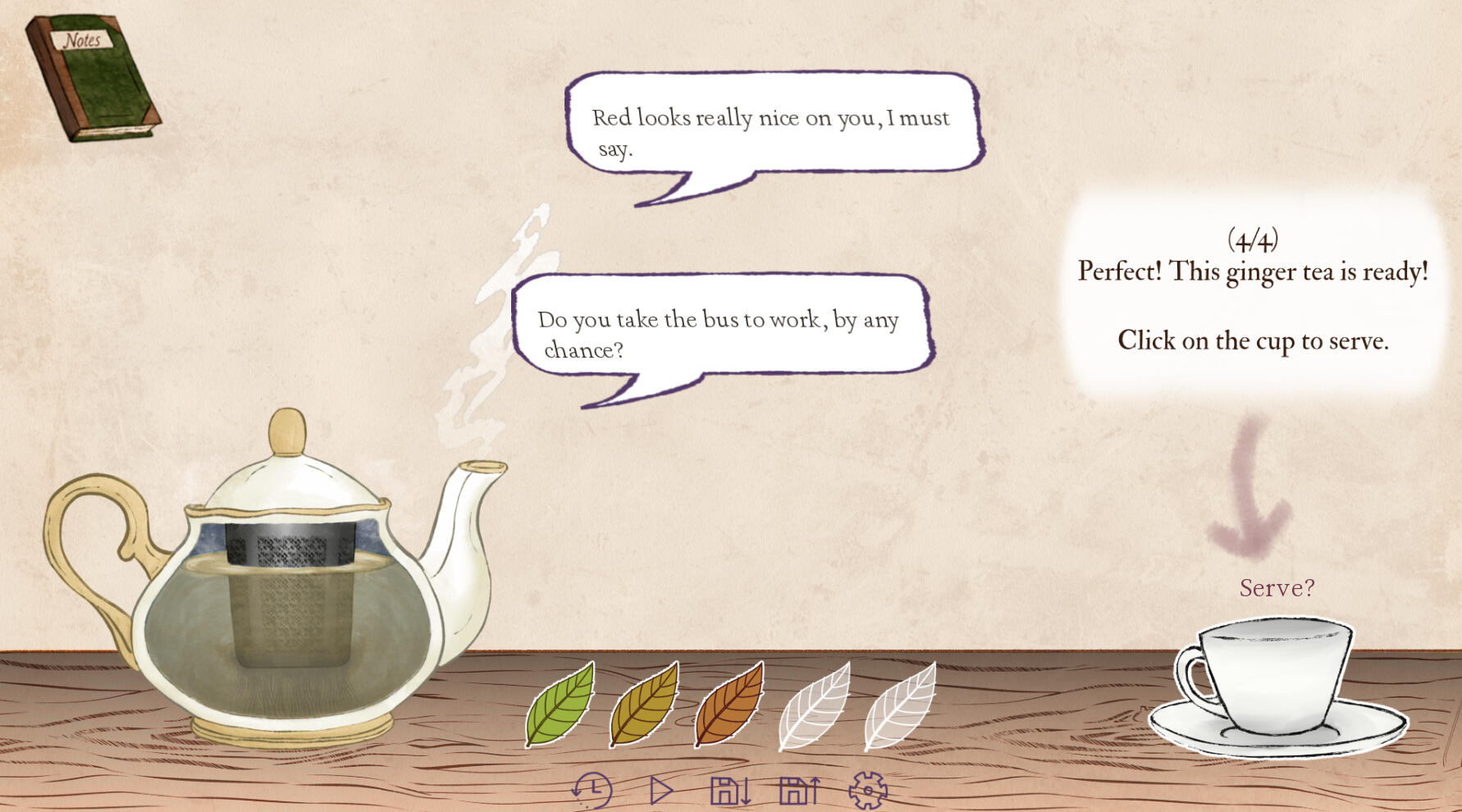Click the teacup to serve the tea

[x=1274, y=682]
